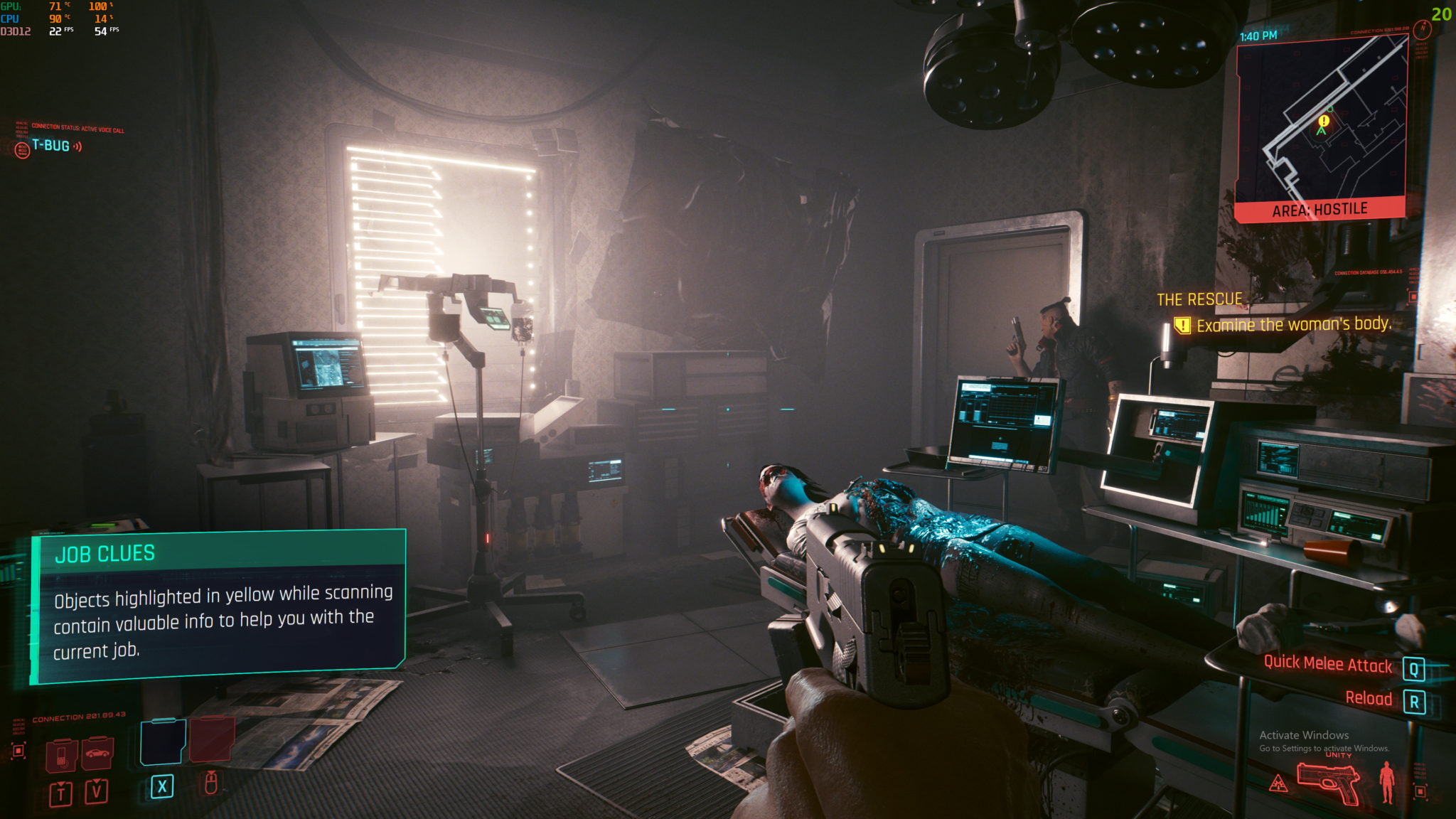
Task: Click the yellow quest marker on minimap
Action: pos(1324,122)
